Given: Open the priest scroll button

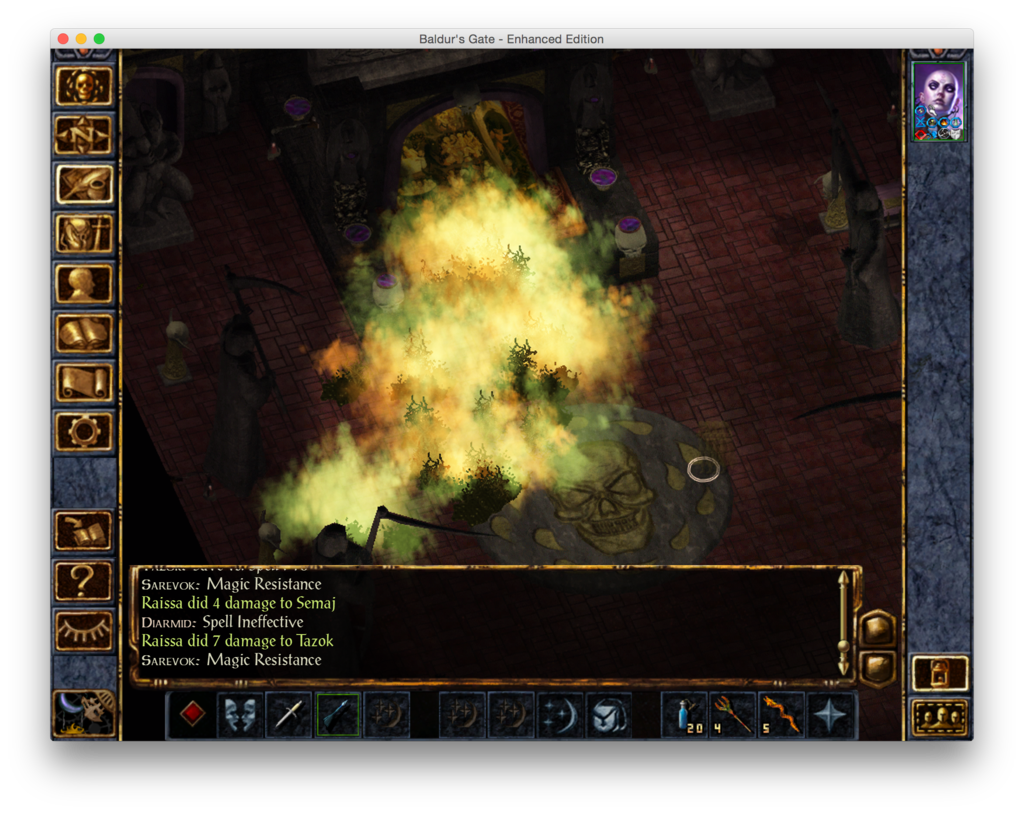Looking at the screenshot, I should point(84,382).
